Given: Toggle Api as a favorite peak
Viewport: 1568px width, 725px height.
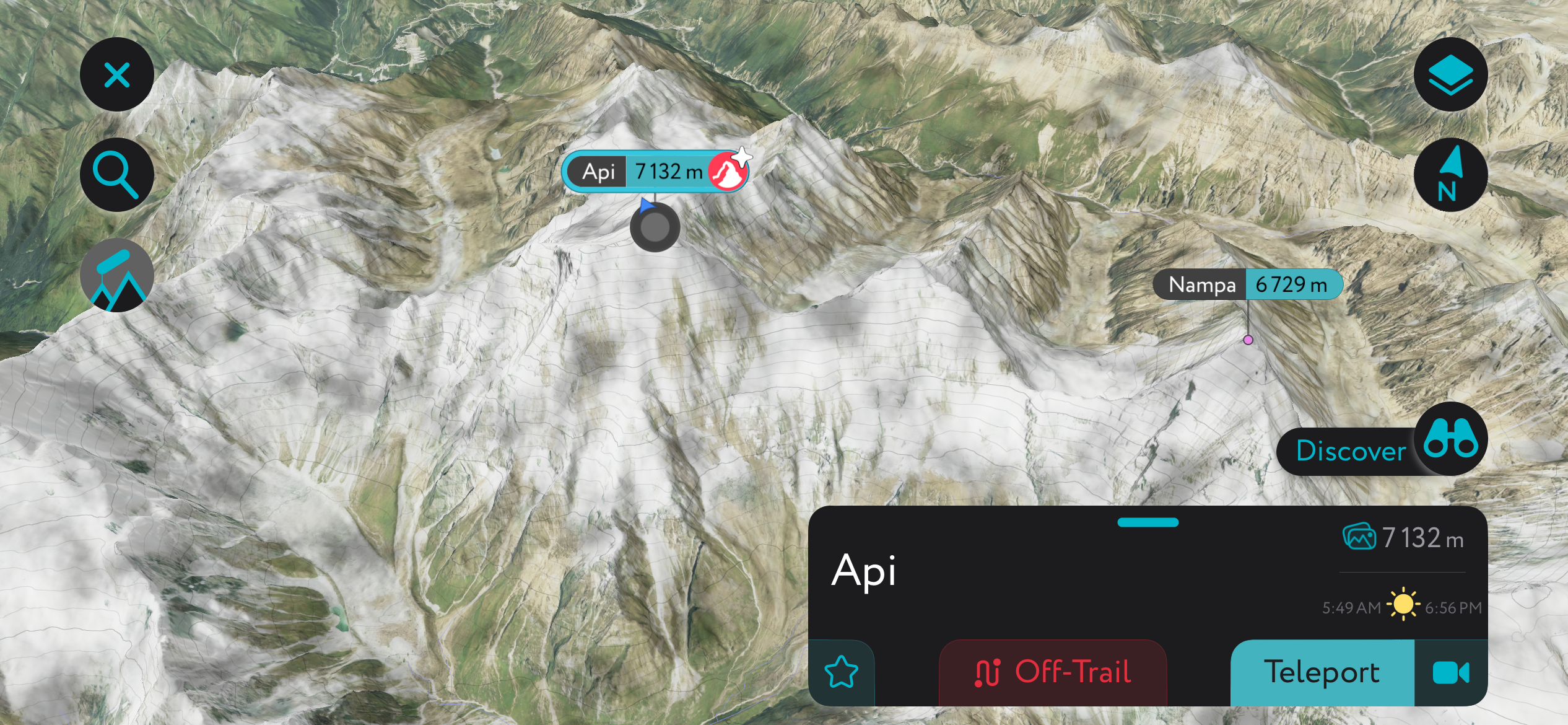Looking at the screenshot, I should coord(842,671).
